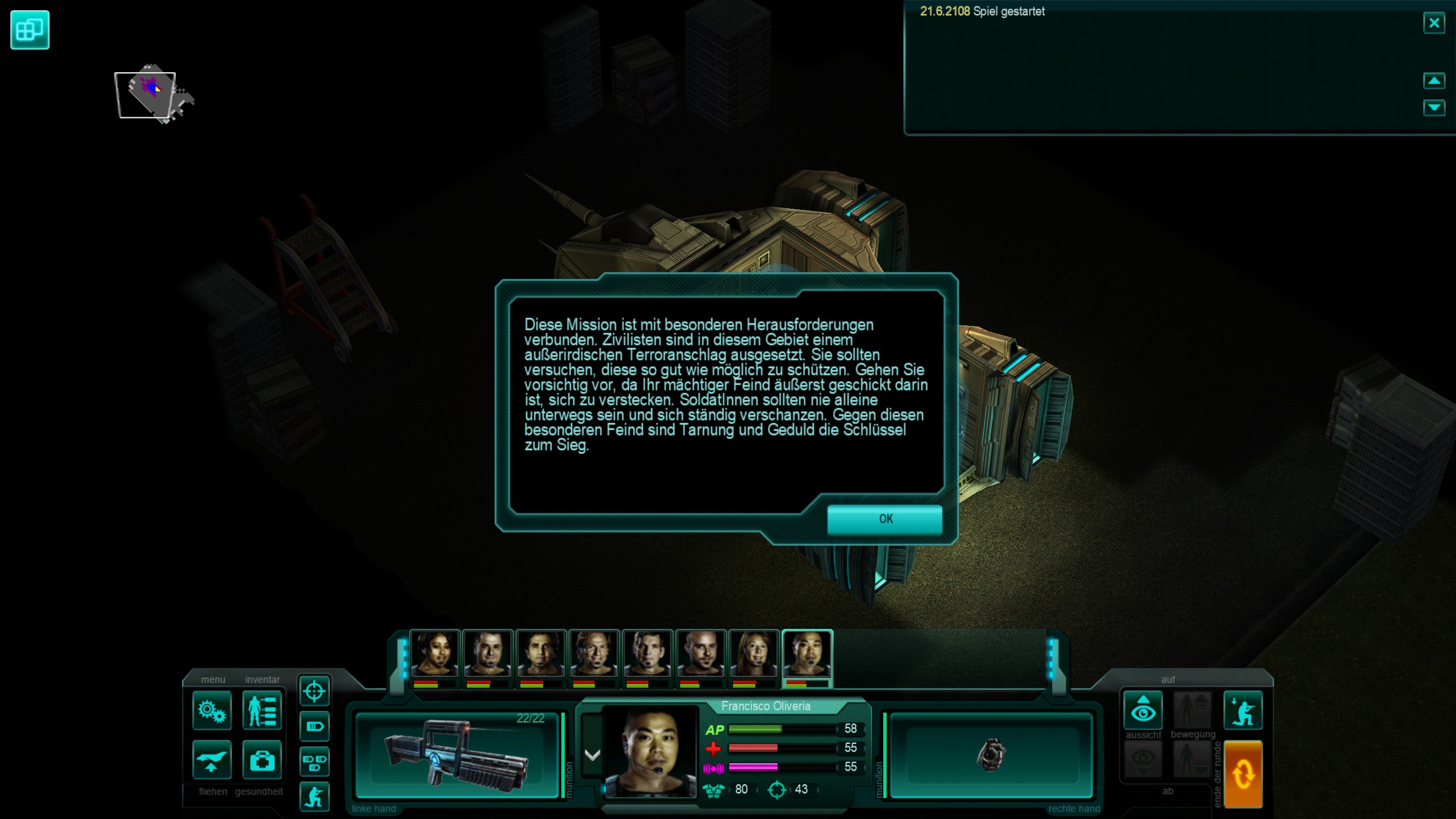Open the gesundheit medkit button
The image size is (1456, 819).
(262, 759)
